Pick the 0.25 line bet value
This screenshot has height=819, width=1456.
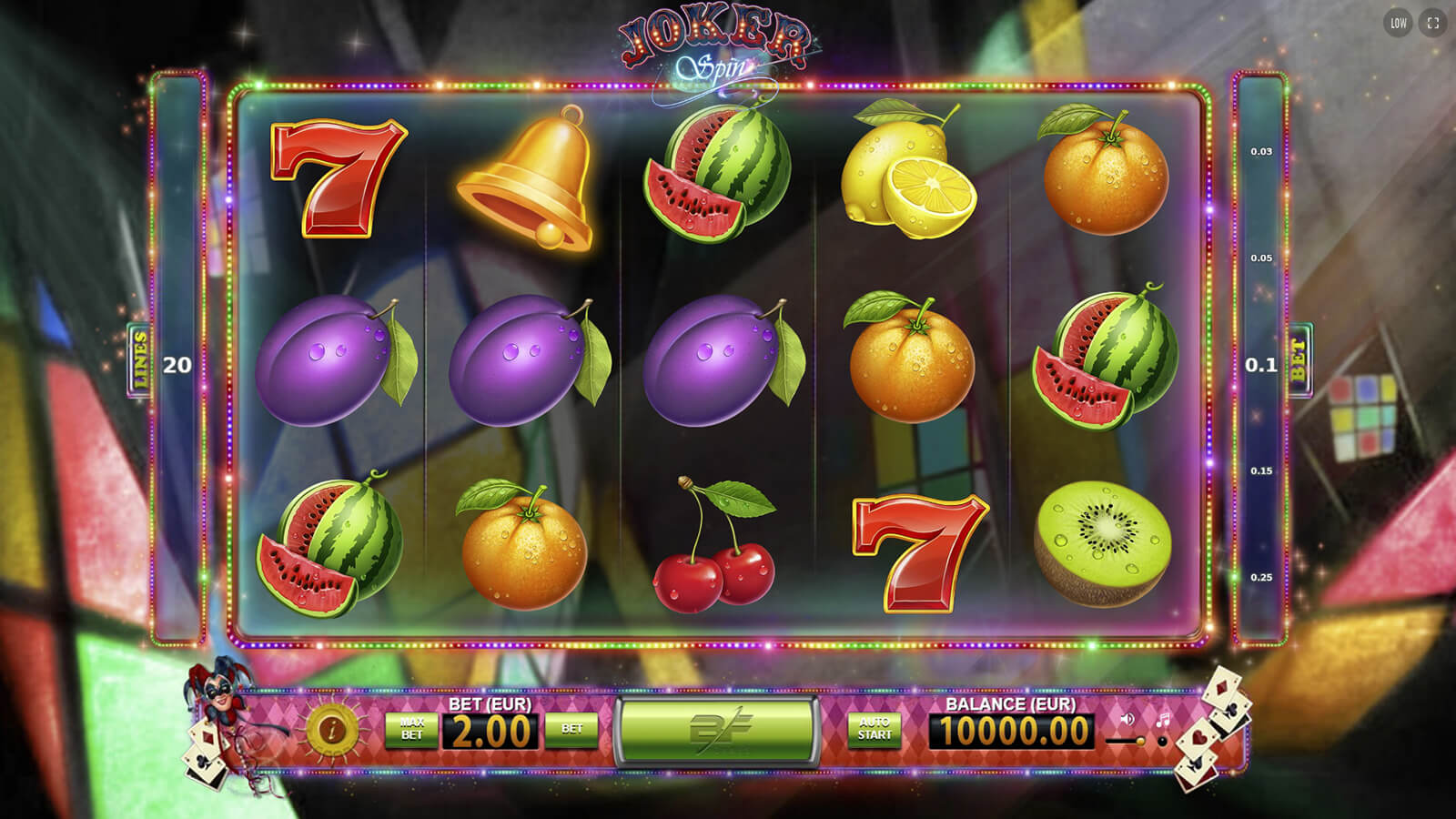(x=1261, y=578)
